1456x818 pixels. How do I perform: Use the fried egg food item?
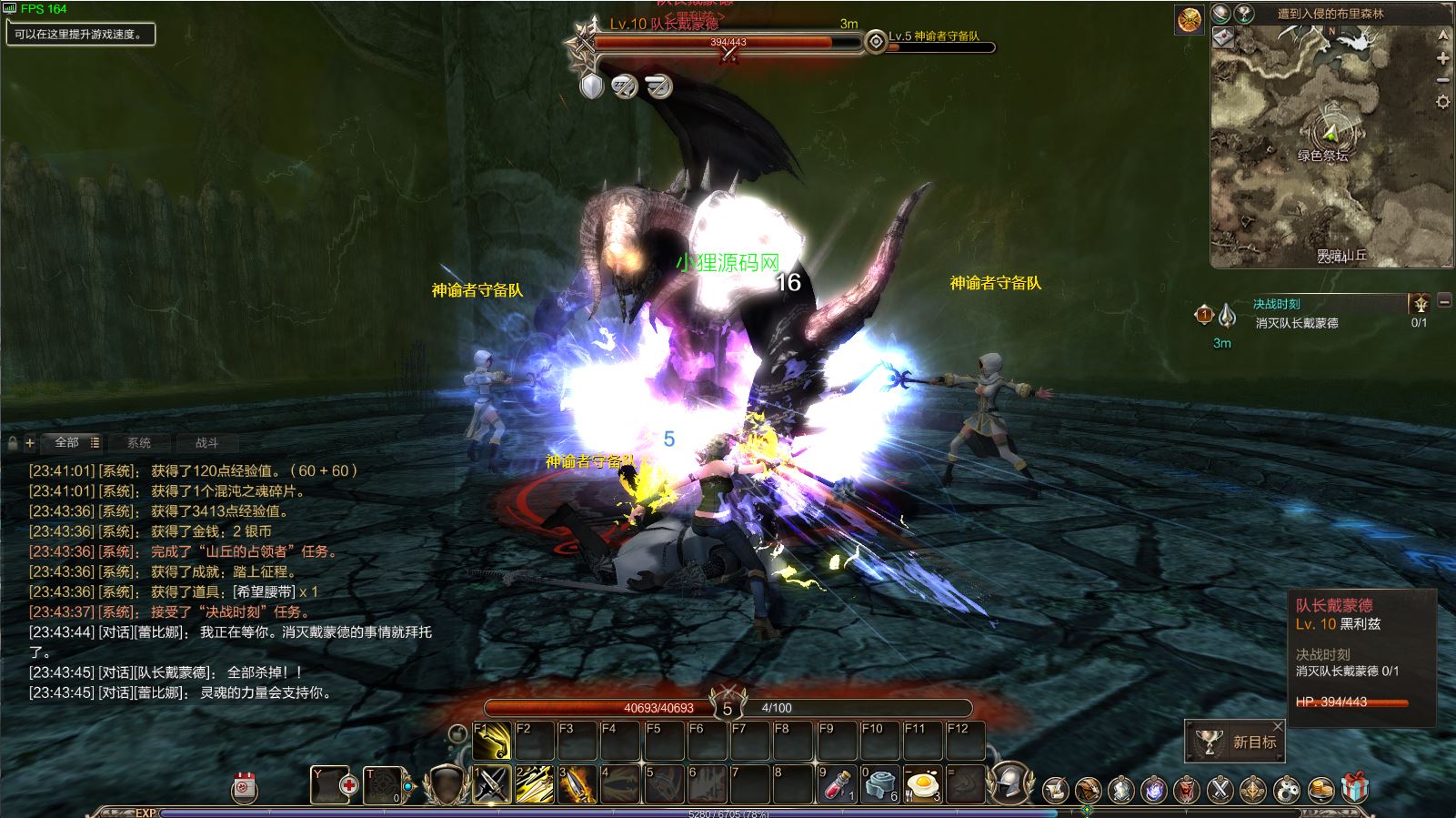coord(923,784)
